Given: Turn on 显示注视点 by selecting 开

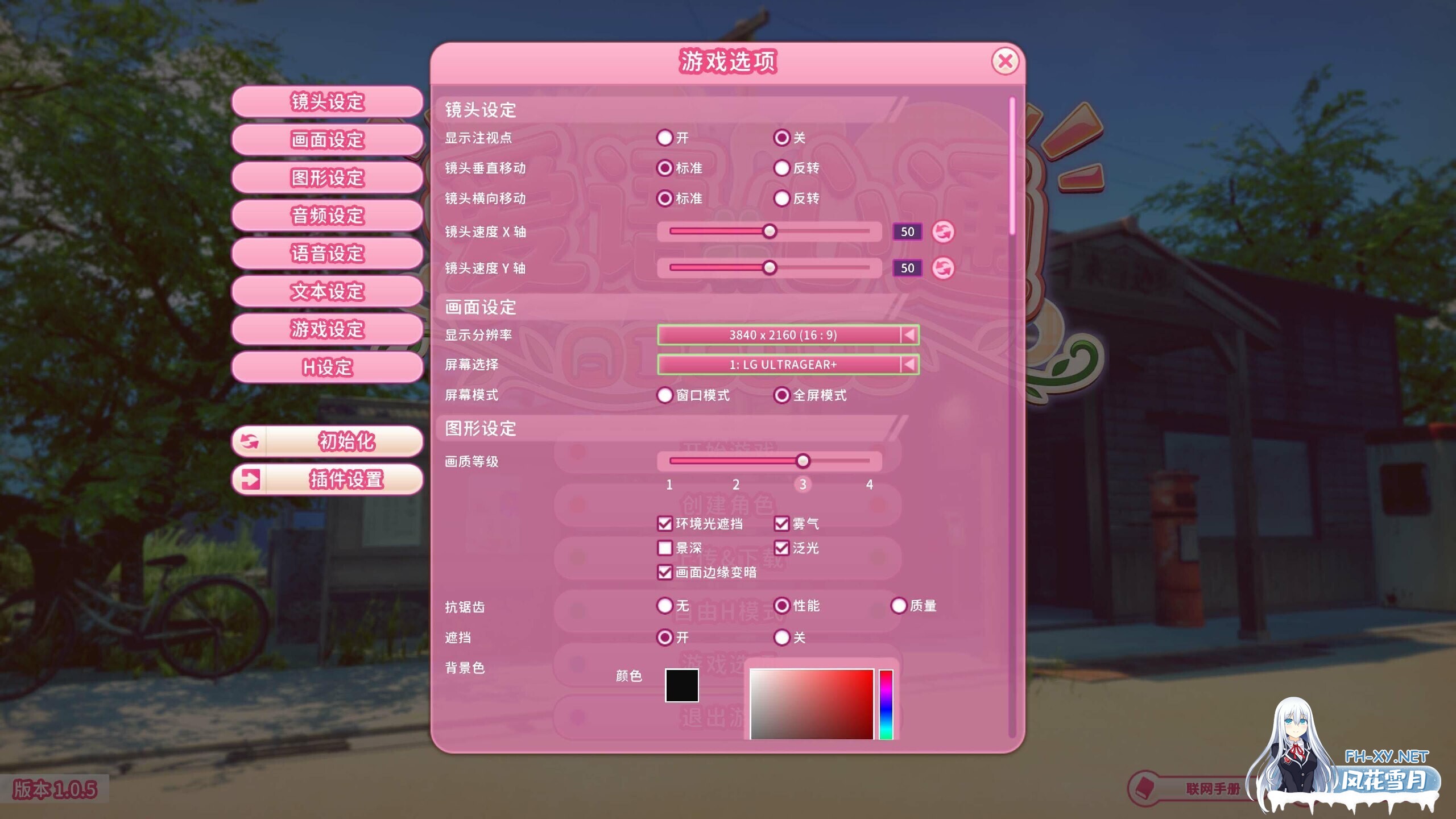Looking at the screenshot, I should 664,138.
